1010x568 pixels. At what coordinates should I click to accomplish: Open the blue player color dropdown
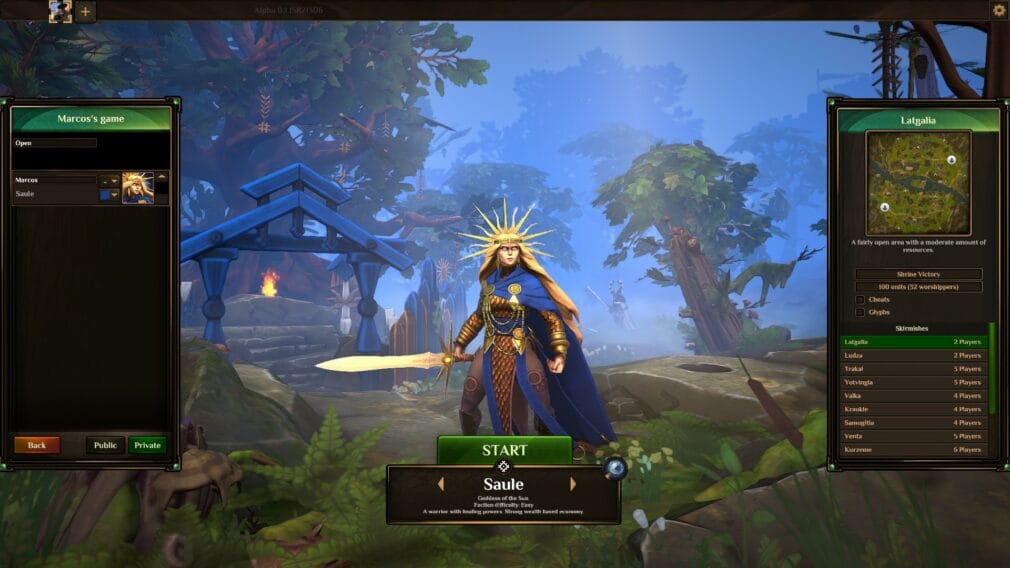point(108,194)
